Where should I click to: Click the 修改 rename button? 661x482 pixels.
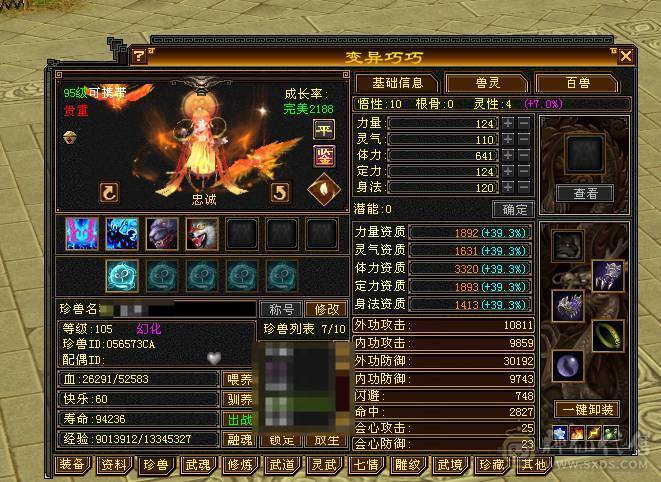324,310
